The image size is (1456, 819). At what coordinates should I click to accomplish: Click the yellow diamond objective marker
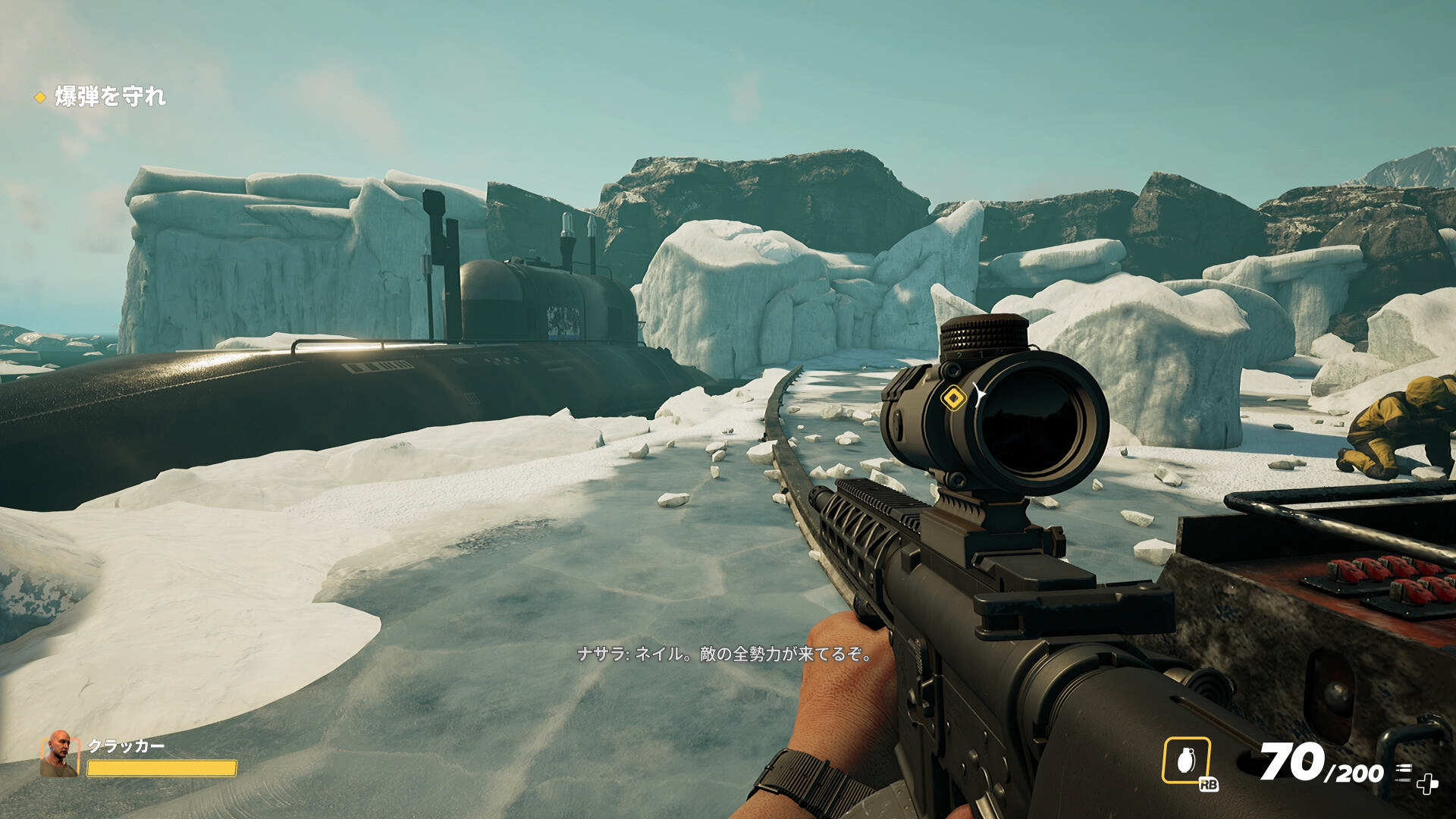coord(953,397)
